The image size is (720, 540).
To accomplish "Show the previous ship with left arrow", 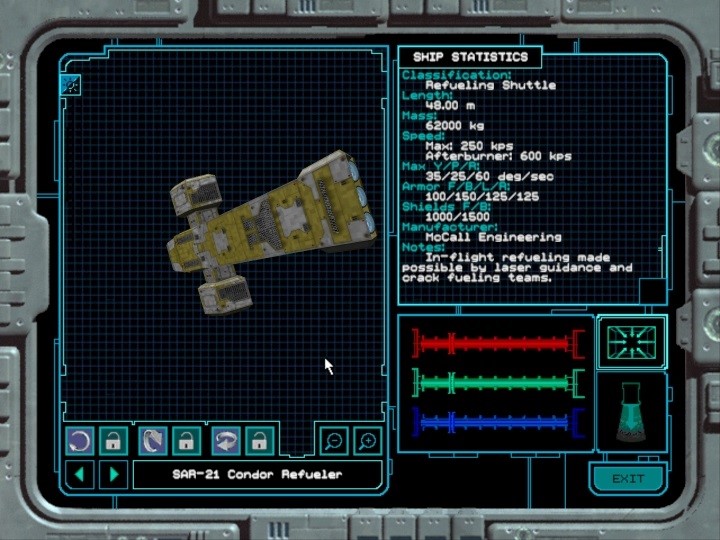I will [x=80, y=473].
